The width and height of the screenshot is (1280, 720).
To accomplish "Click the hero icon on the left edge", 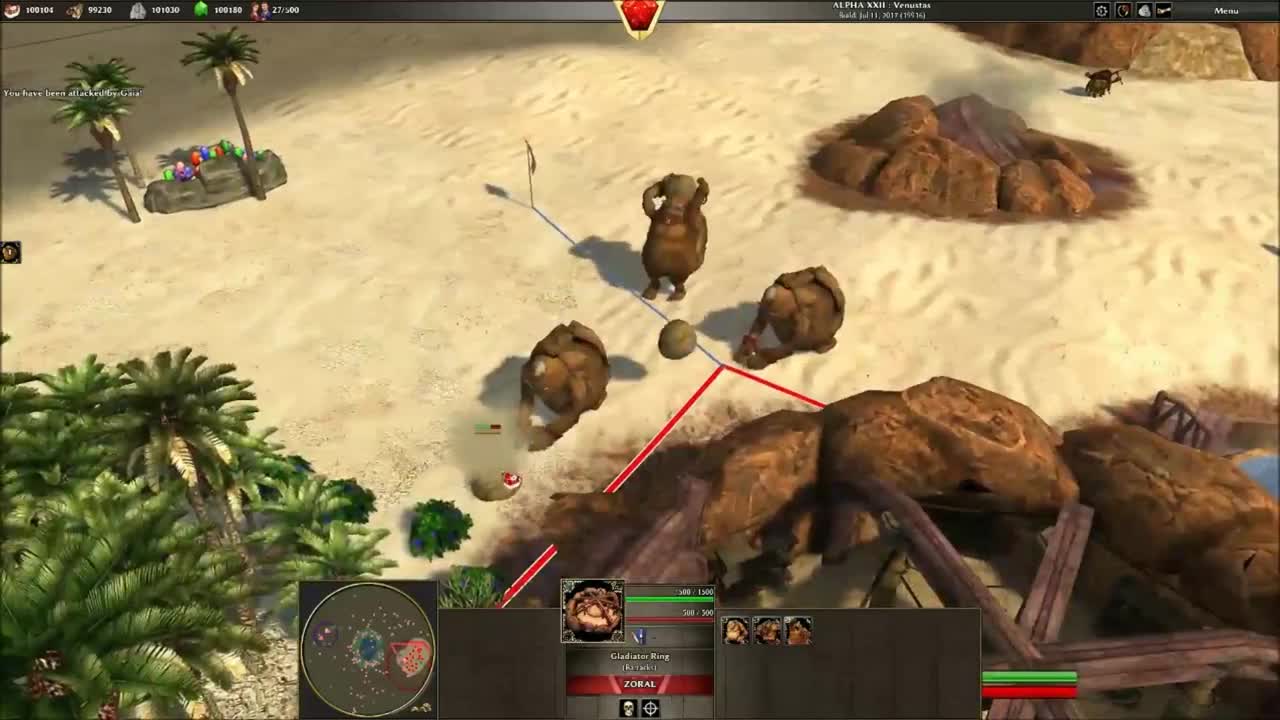I will coord(10,252).
